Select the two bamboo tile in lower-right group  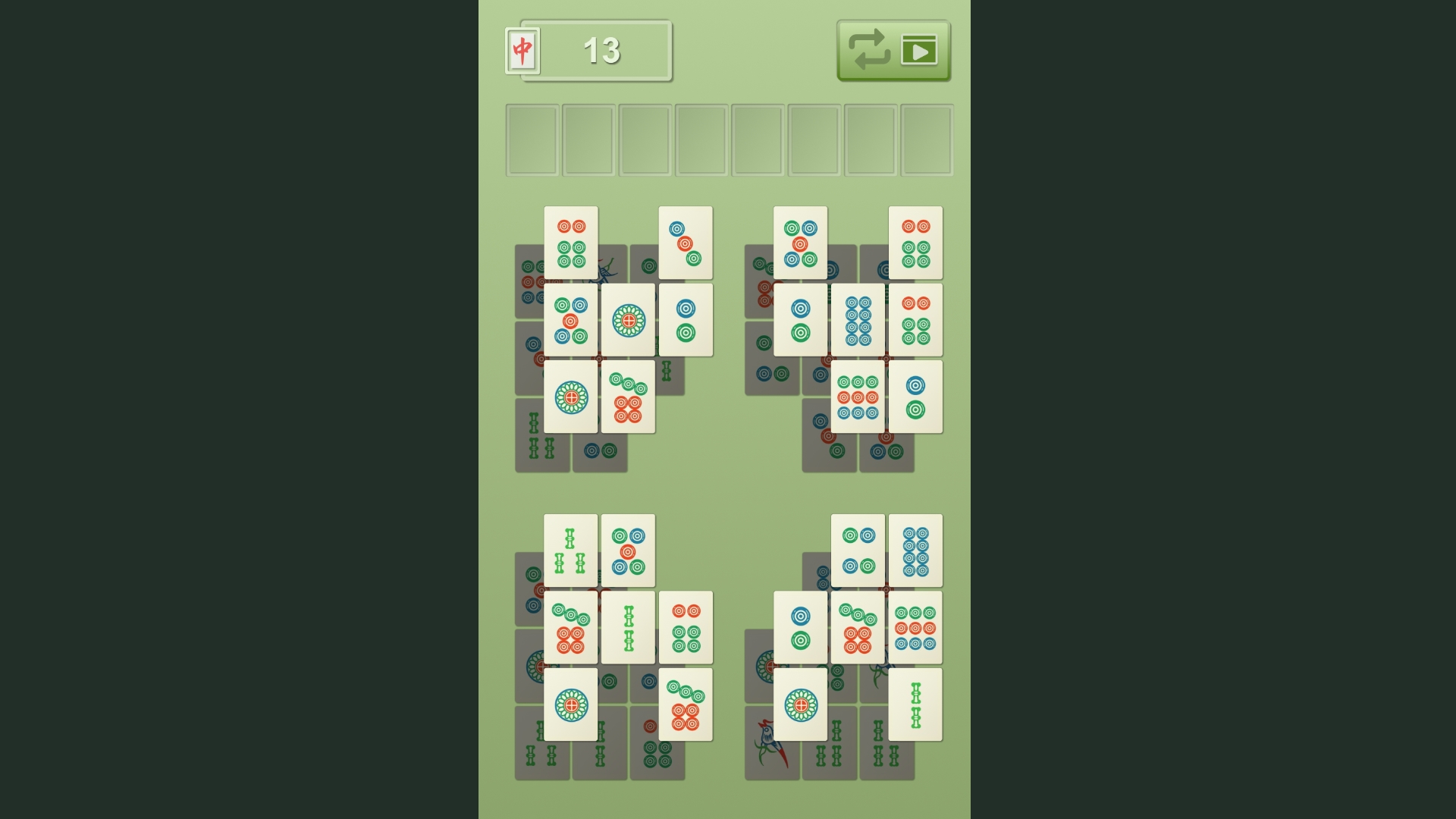click(915, 704)
